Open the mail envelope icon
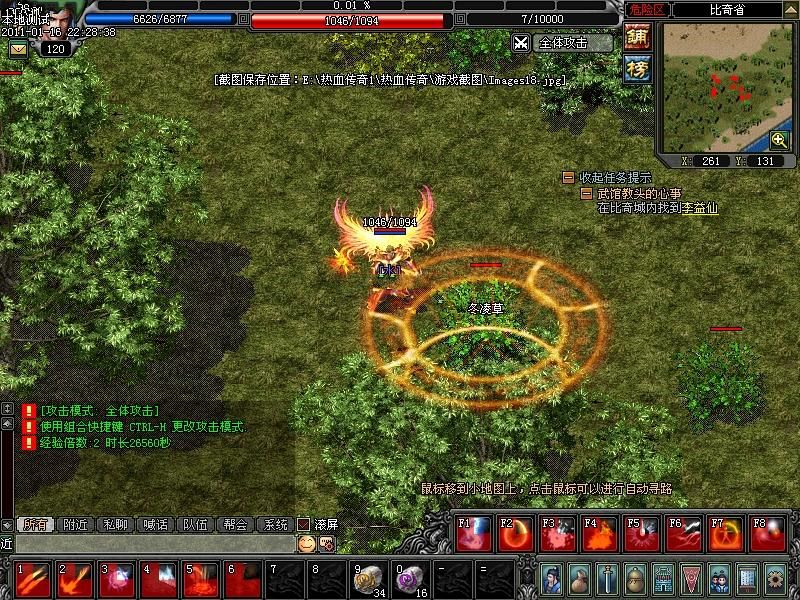This screenshot has height=600, width=800. point(18,49)
